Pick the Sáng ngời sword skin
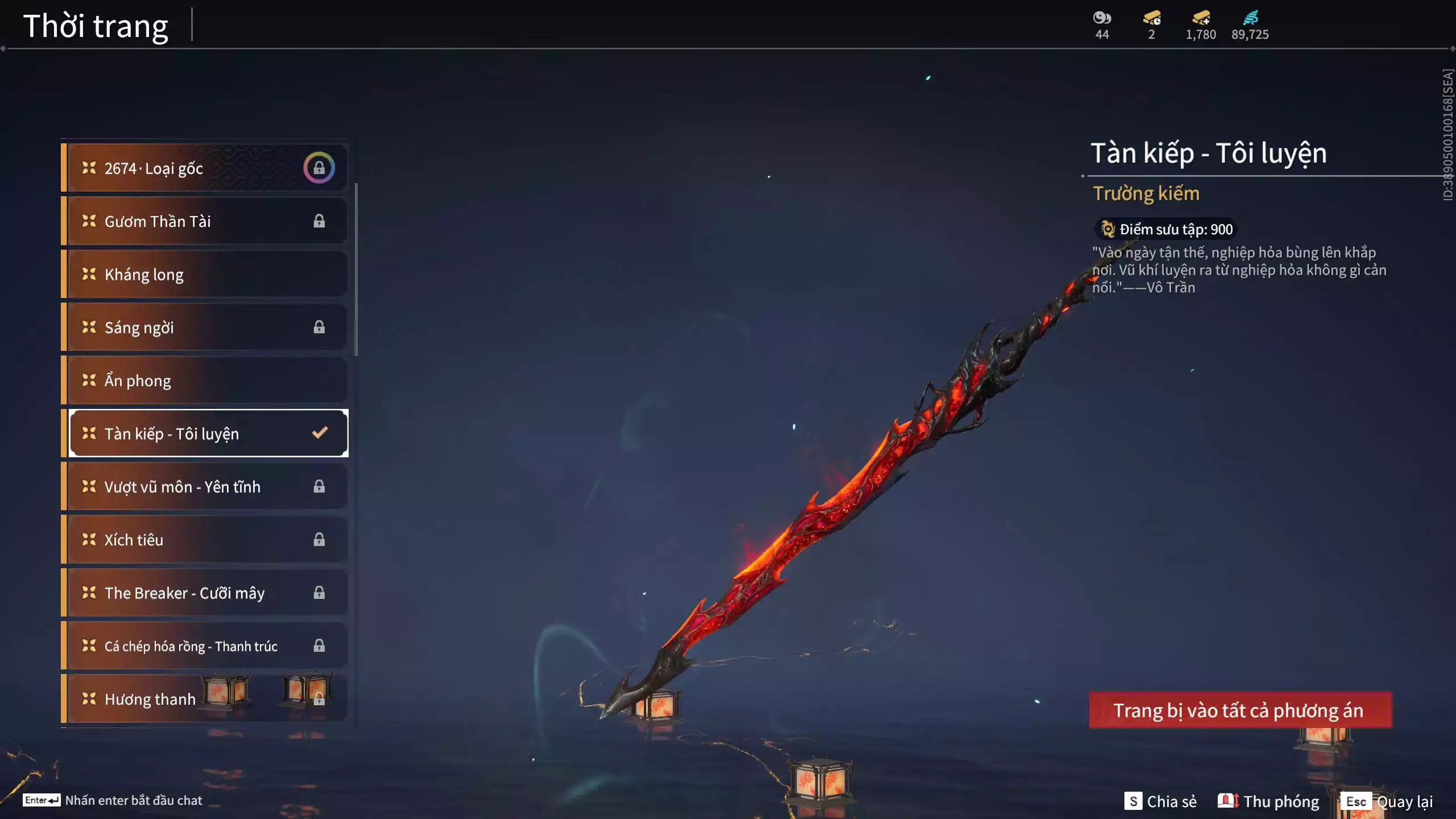Viewport: 1456px width, 819px height. pos(205,328)
